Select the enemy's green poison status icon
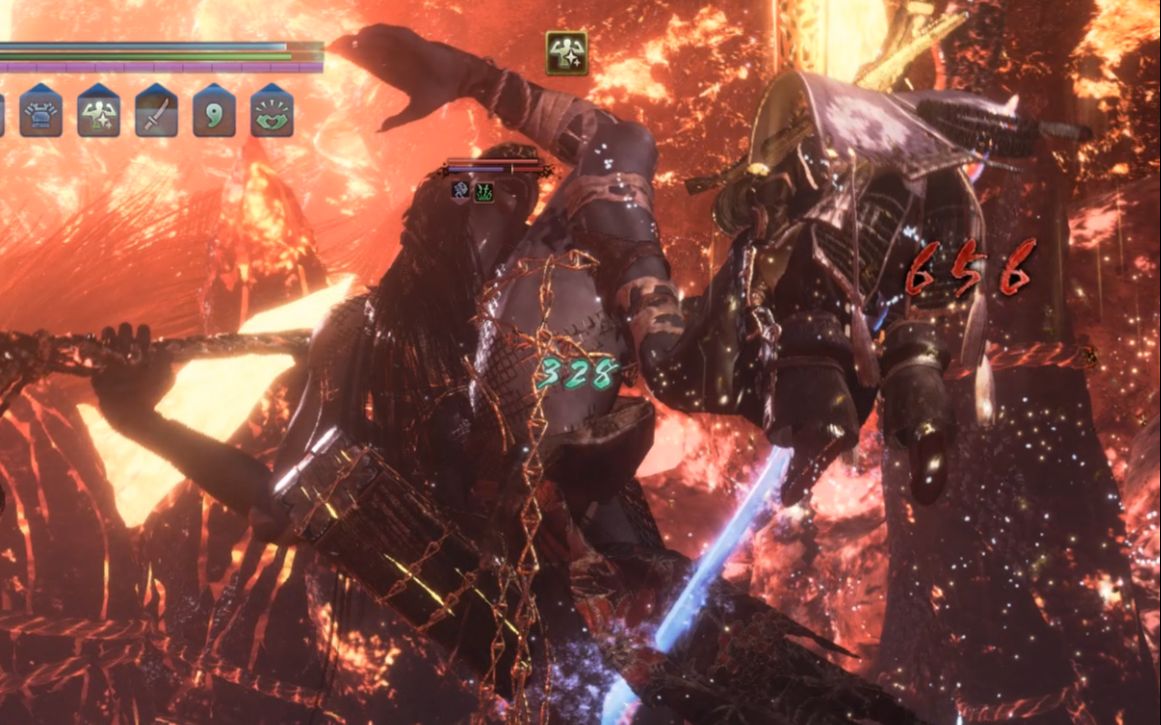Viewport: 1161px width, 725px height. tap(484, 192)
